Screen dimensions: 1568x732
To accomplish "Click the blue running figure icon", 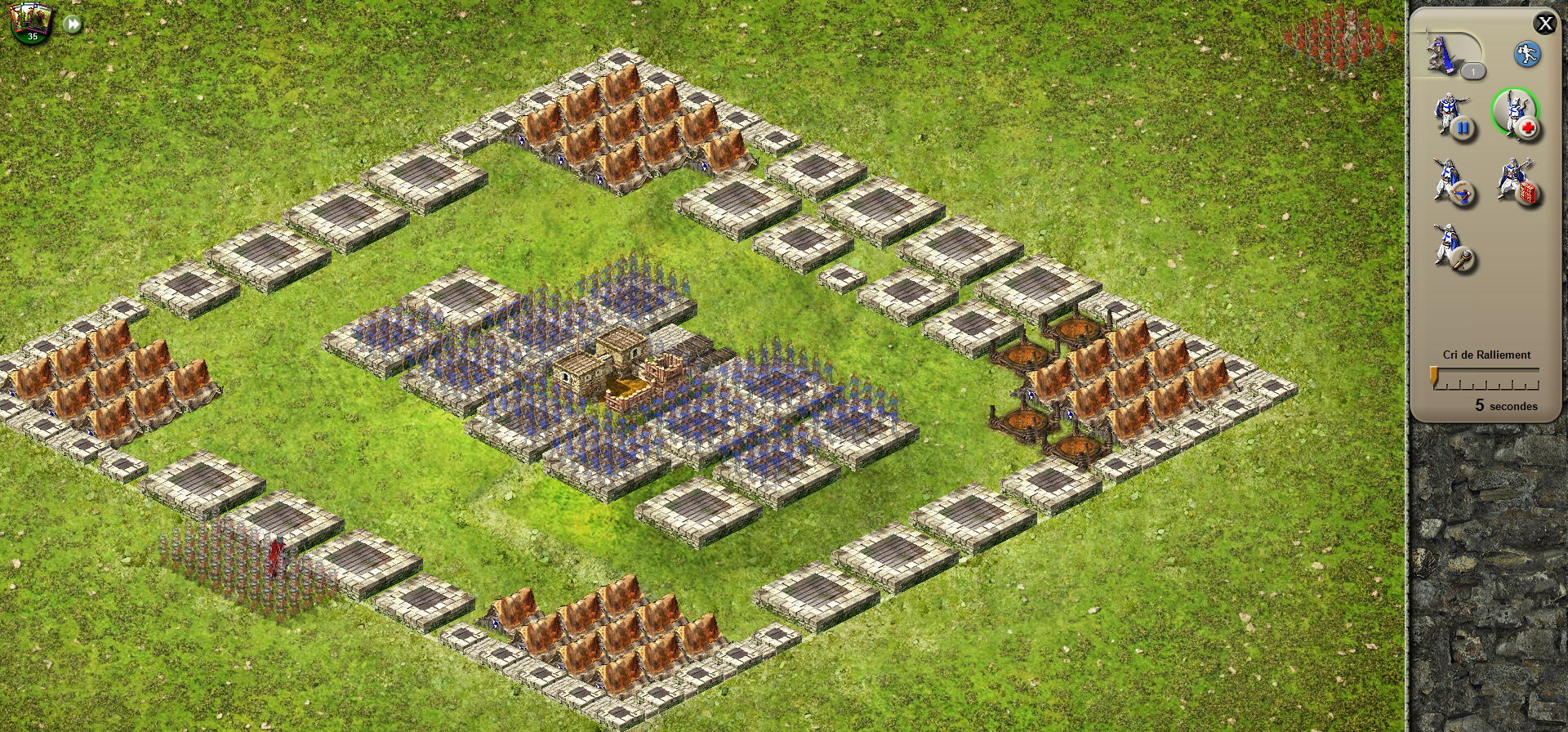I will pyautogui.click(x=1526, y=55).
